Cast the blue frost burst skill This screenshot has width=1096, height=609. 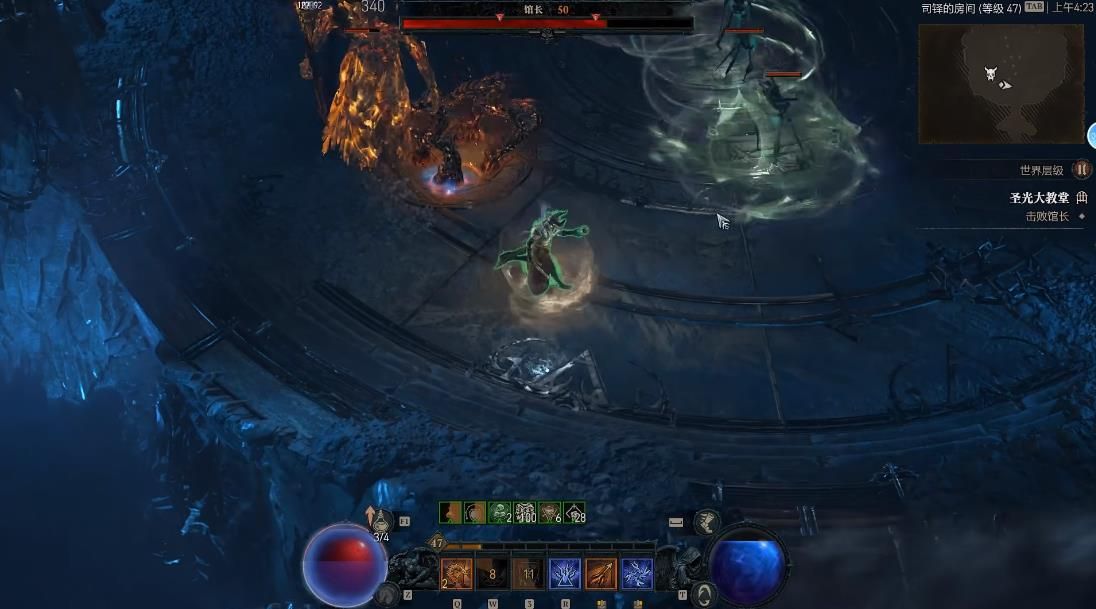coord(565,574)
